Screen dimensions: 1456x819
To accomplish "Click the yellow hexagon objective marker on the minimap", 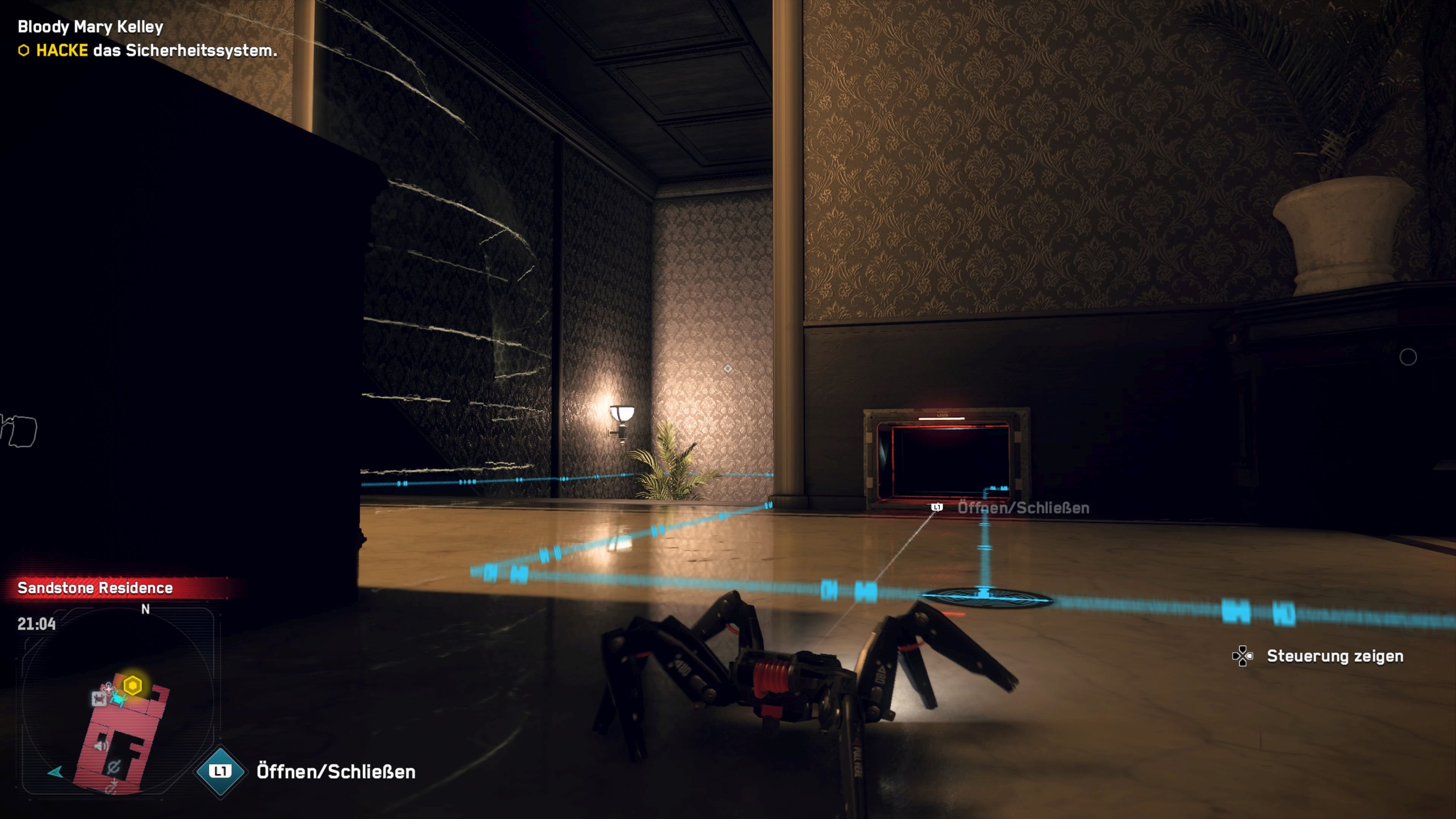I will 133,685.
